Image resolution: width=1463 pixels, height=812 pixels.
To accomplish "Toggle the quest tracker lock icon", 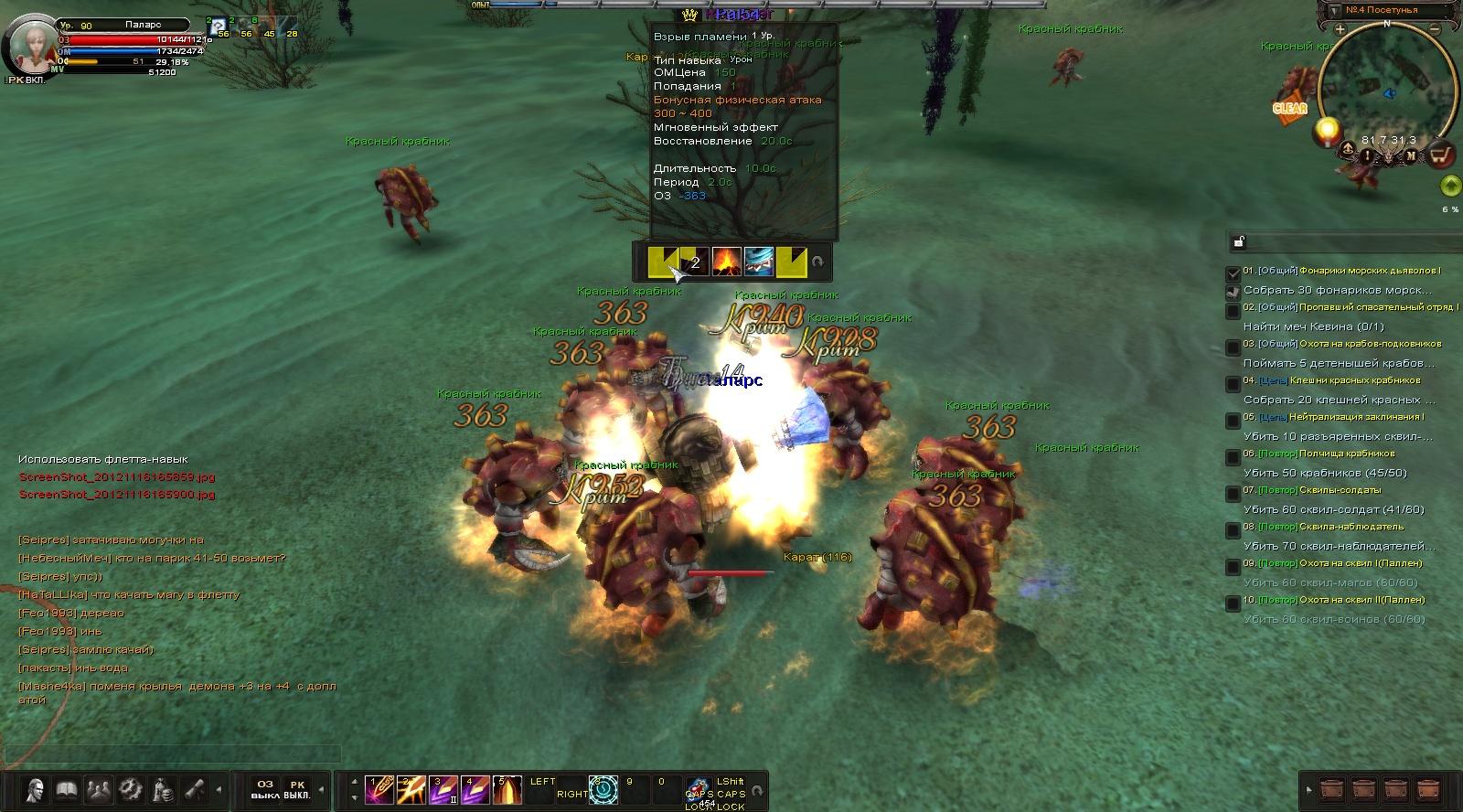I will coord(1239,242).
